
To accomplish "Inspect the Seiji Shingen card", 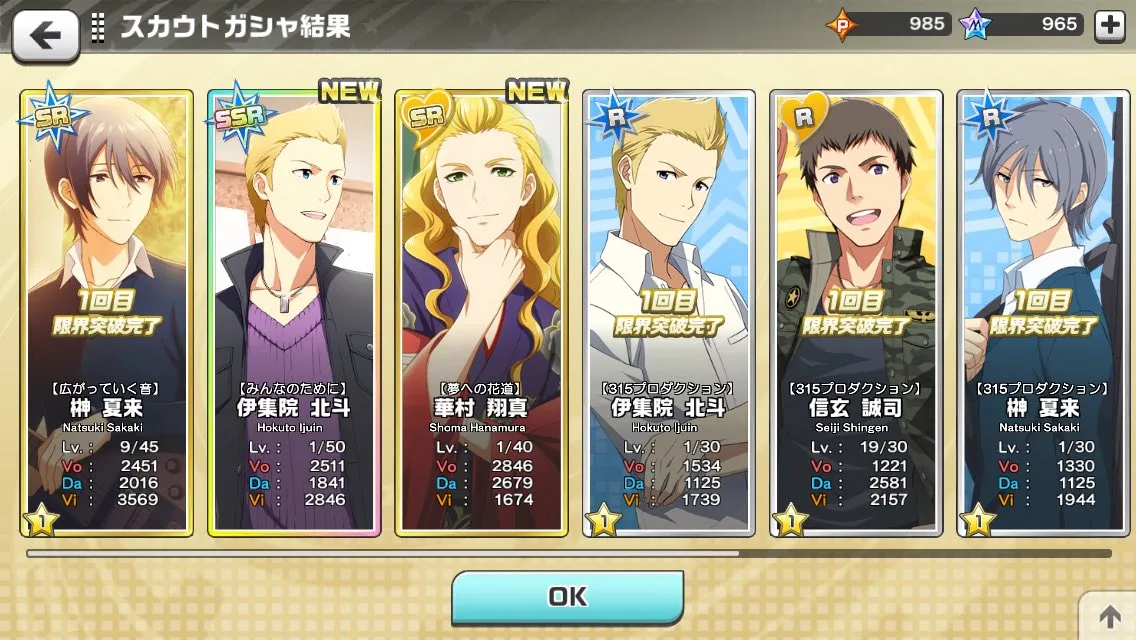I will pyautogui.click(x=856, y=312).
